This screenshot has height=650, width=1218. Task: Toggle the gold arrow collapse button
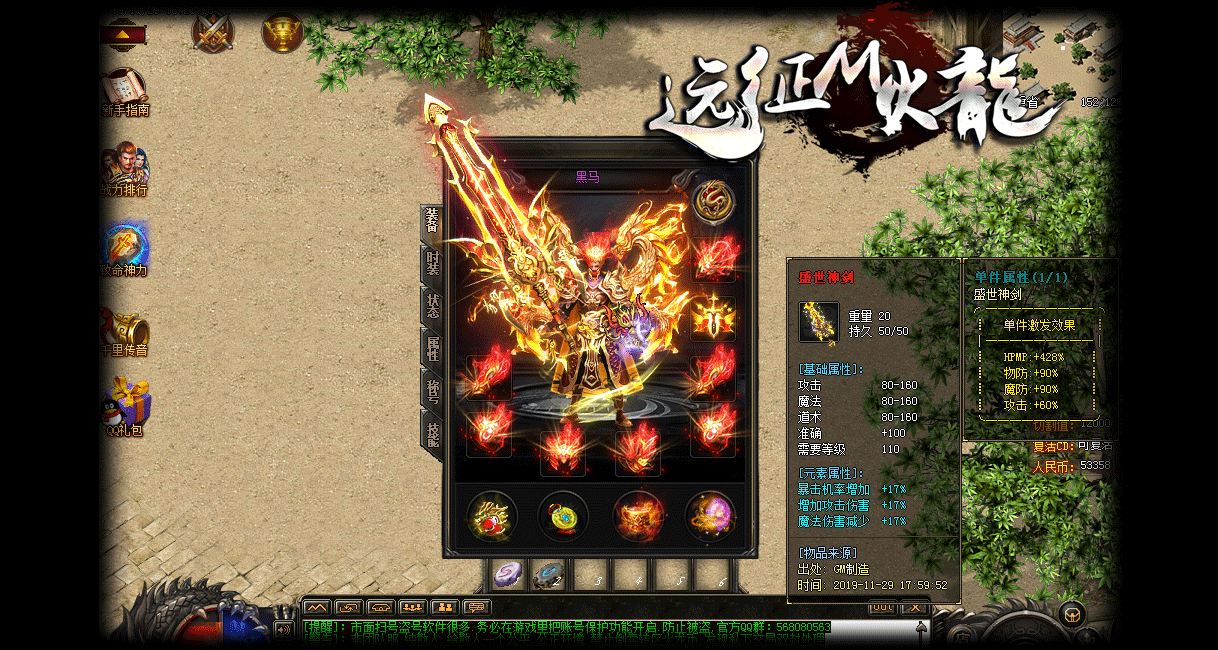[123, 35]
